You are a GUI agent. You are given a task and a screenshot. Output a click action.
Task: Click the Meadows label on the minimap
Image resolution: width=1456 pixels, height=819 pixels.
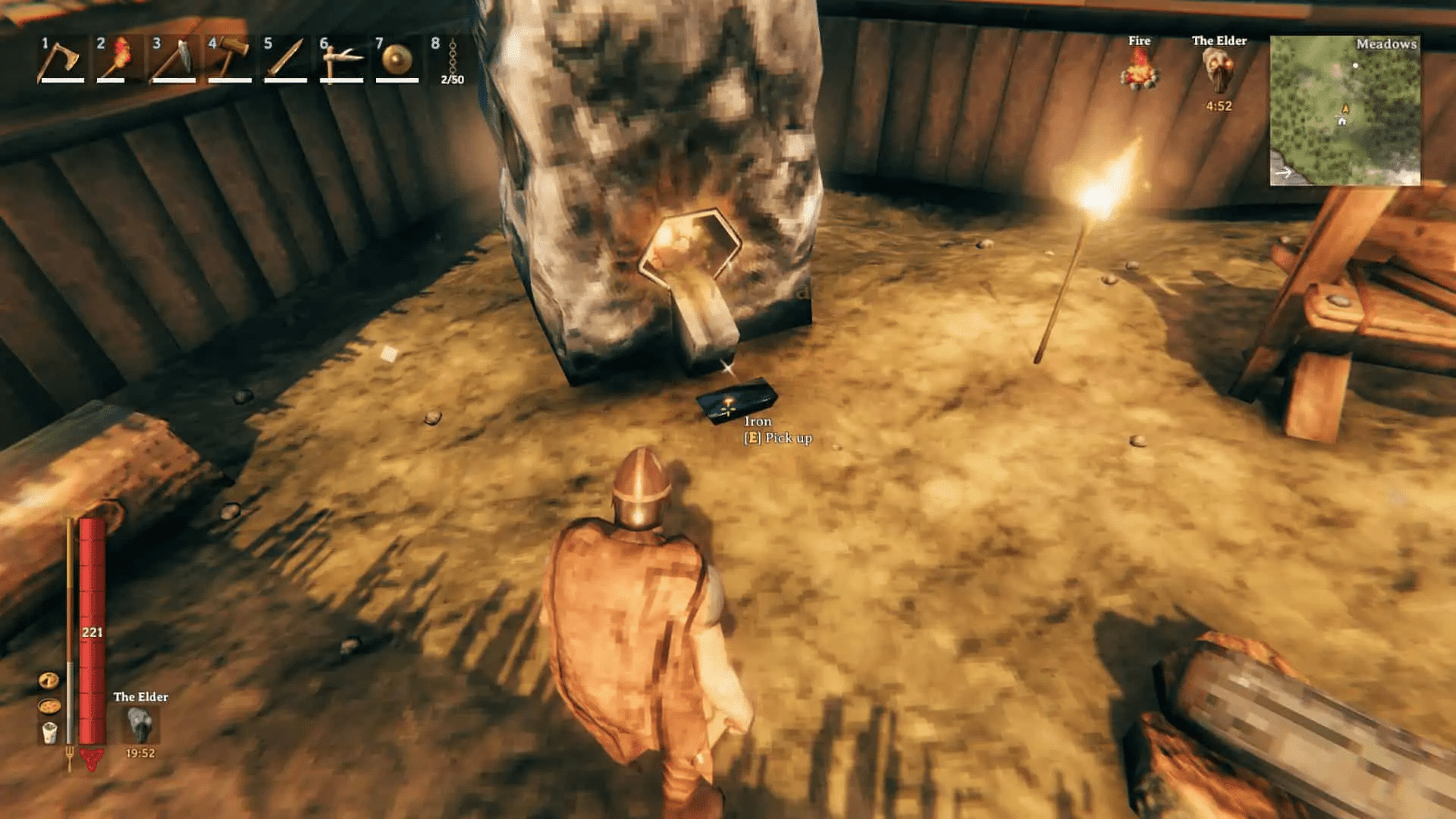click(x=1388, y=45)
